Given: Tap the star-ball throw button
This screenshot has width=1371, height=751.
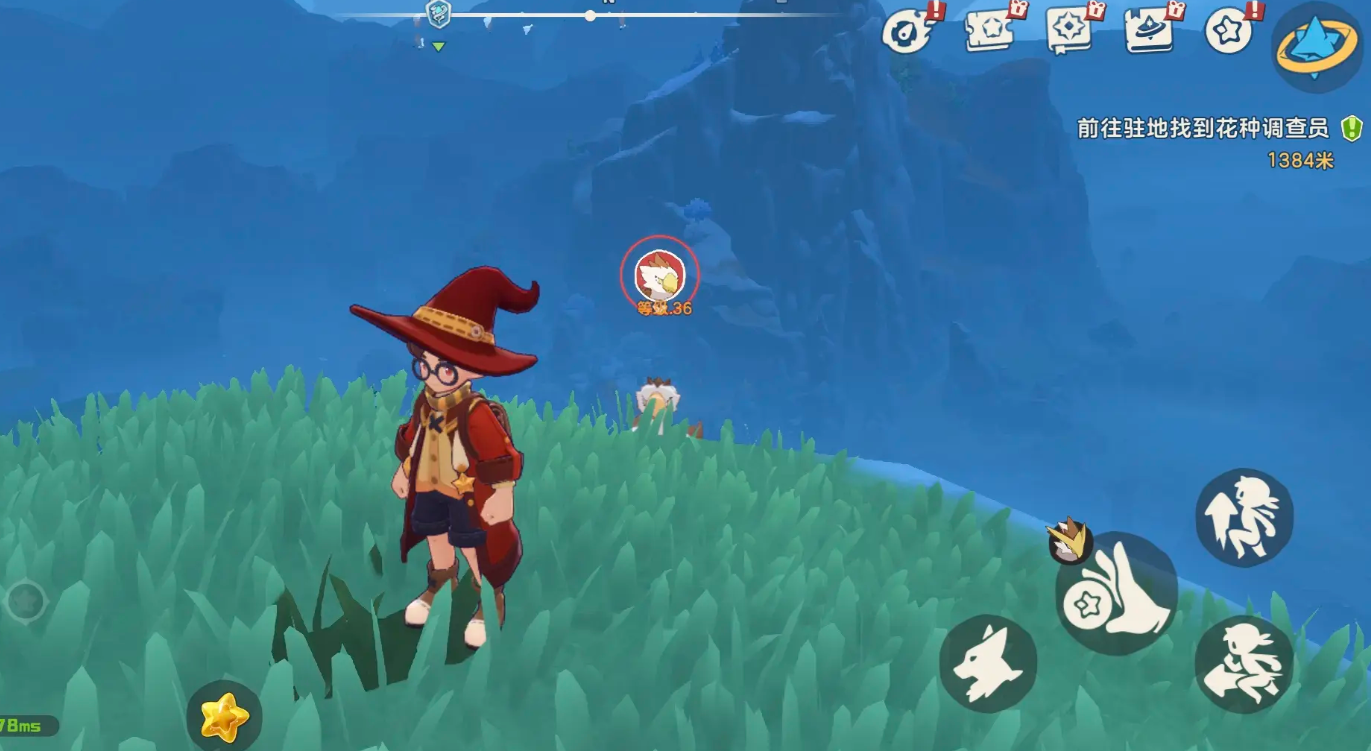Looking at the screenshot, I should pos(1115,596).
